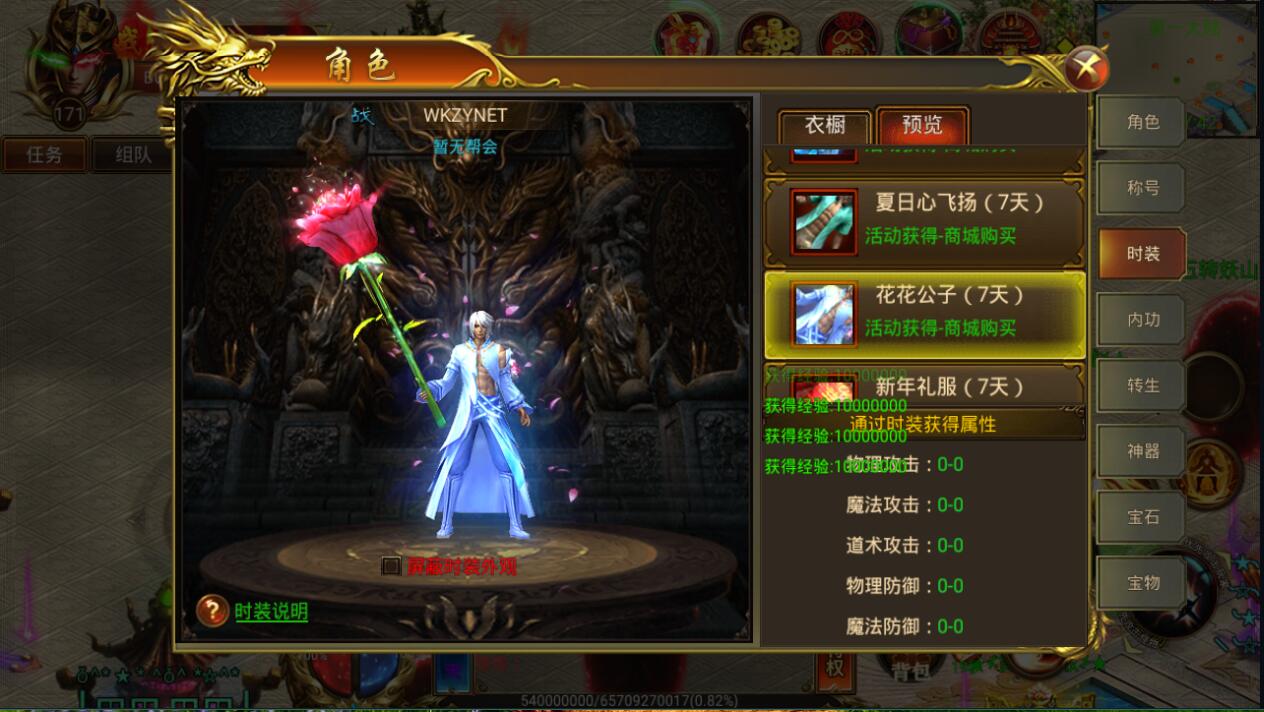Switch to the 组队 team tab

point(133,155)
